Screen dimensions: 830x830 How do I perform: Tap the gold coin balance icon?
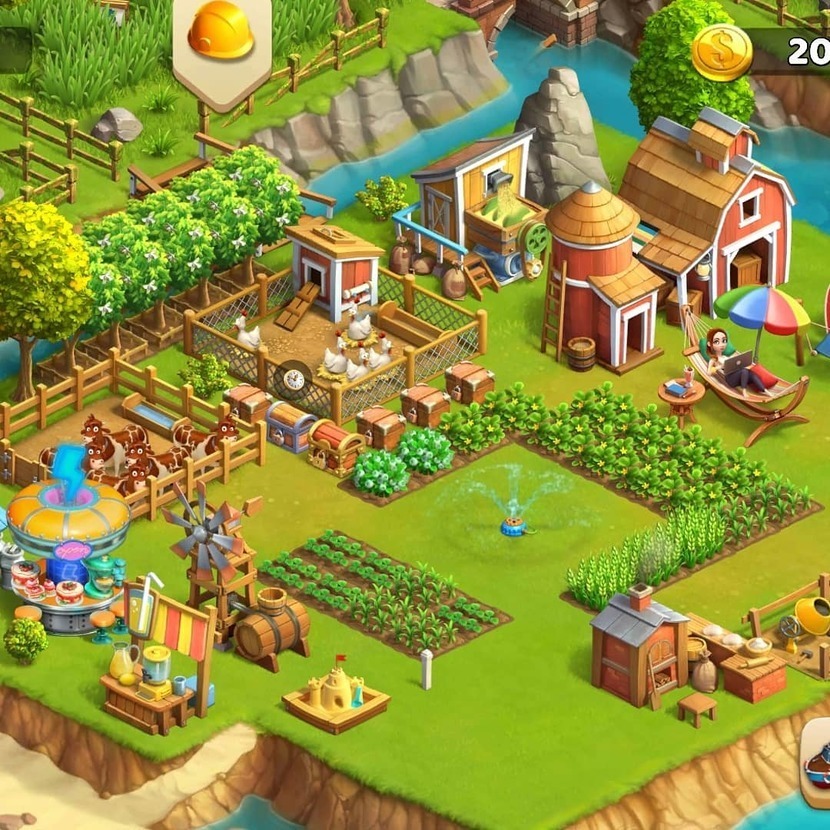(x=721, y=51)
